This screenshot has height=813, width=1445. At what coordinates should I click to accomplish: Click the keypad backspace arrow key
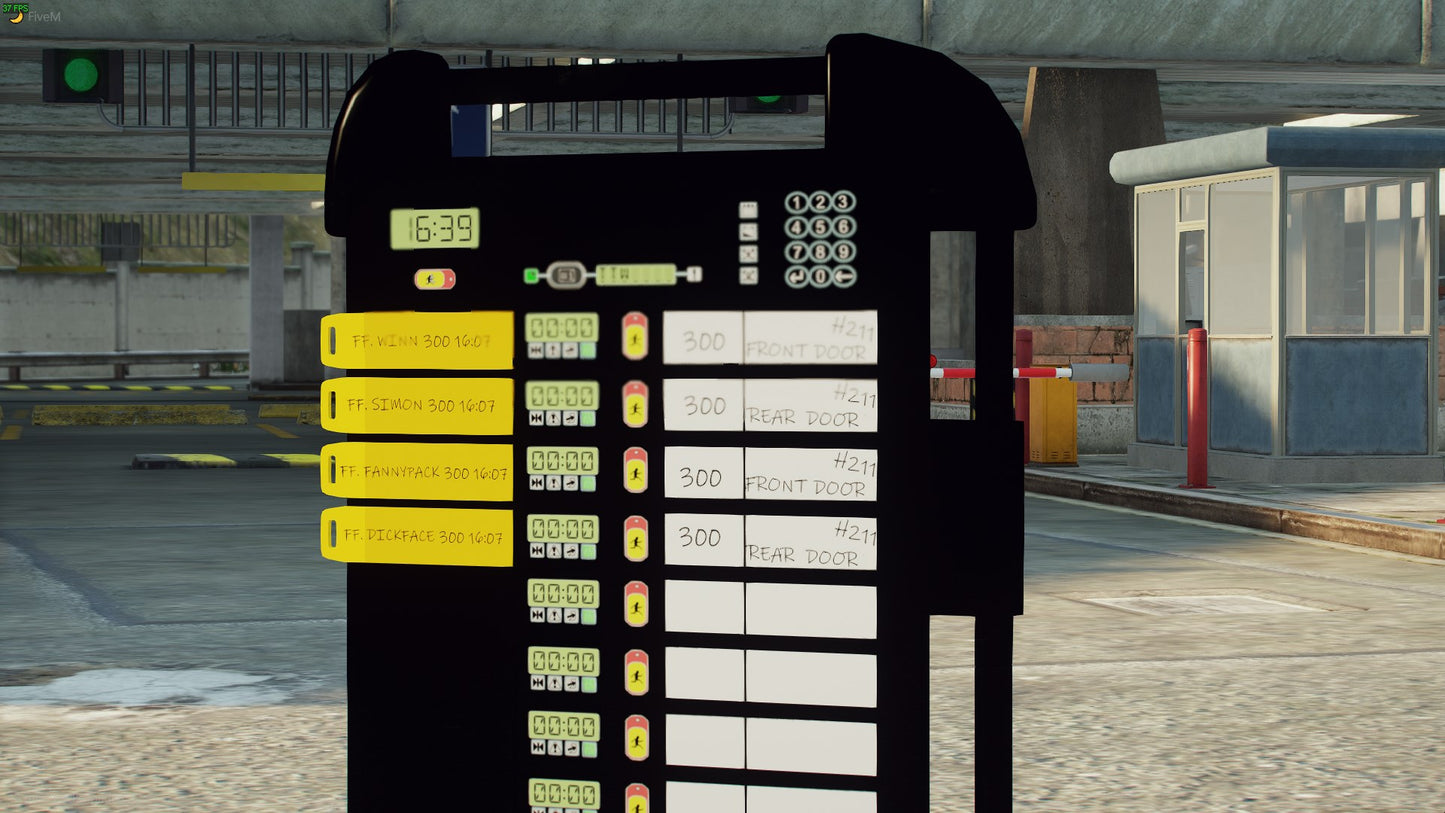pos(845,276)
